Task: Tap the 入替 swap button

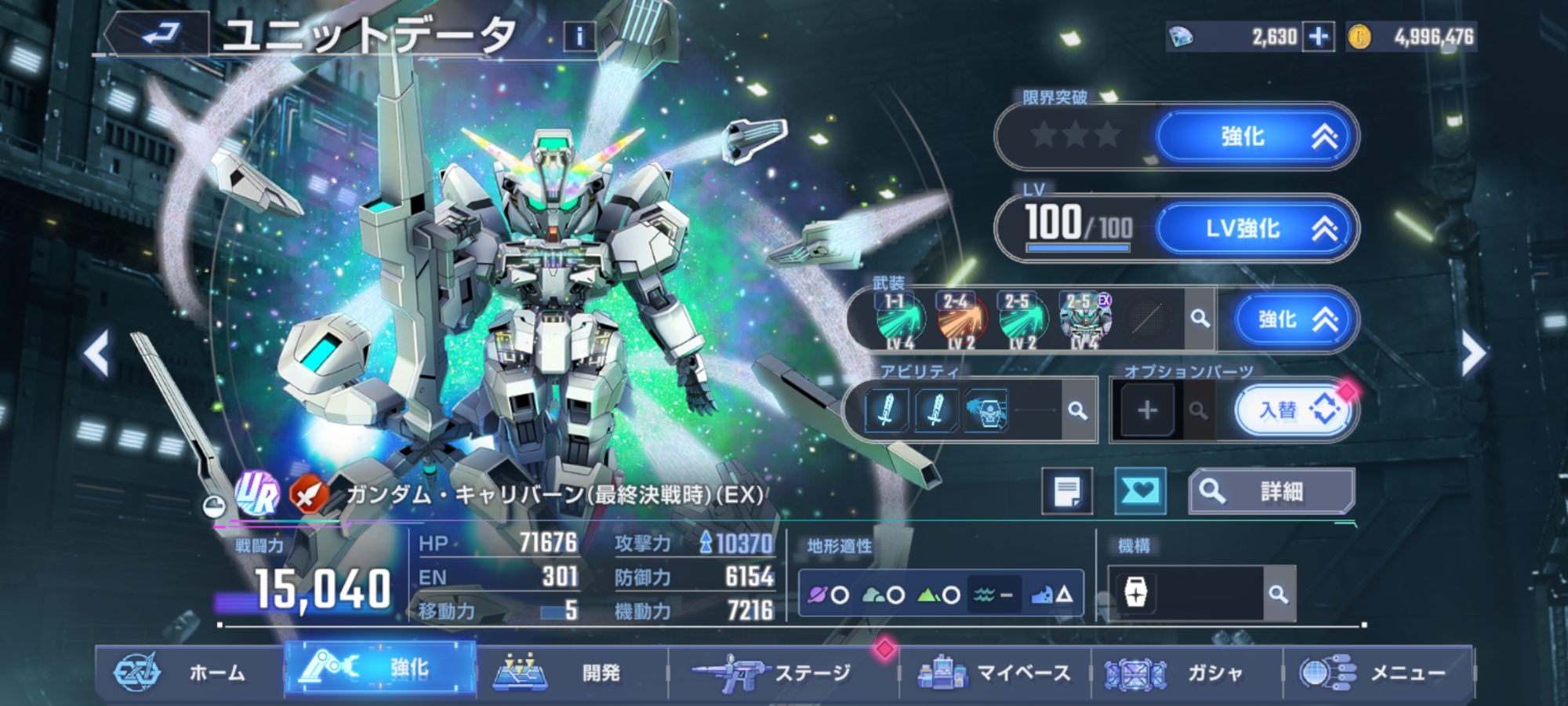Action: click(x=1293, y=410)
